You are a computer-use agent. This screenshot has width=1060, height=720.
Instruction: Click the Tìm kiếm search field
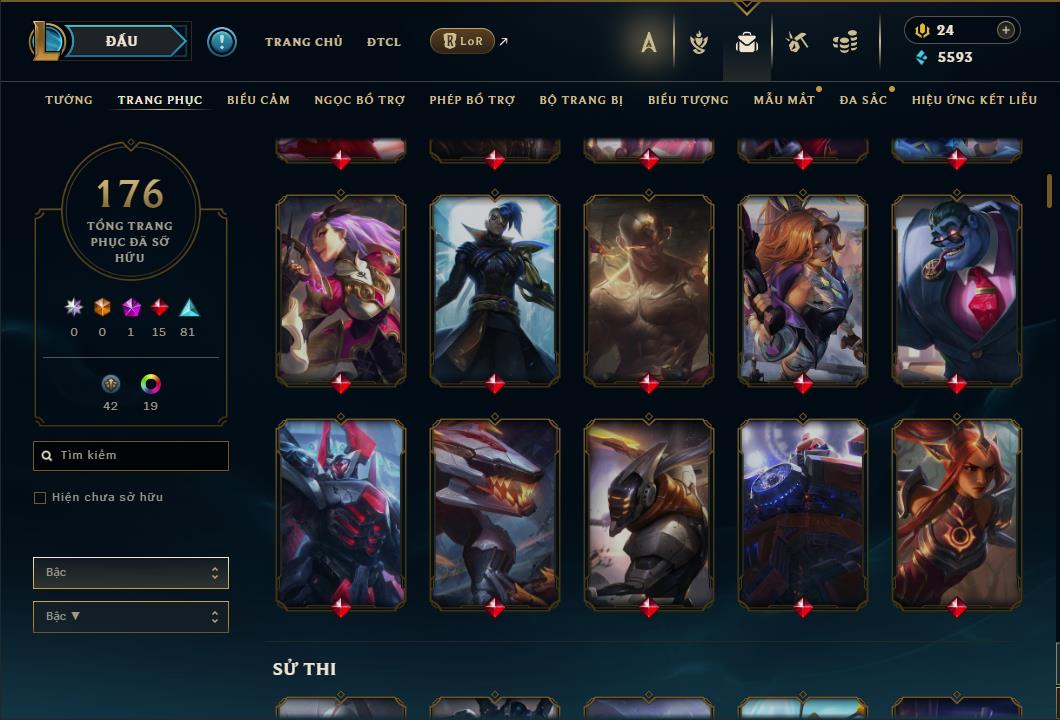point(131,456)
